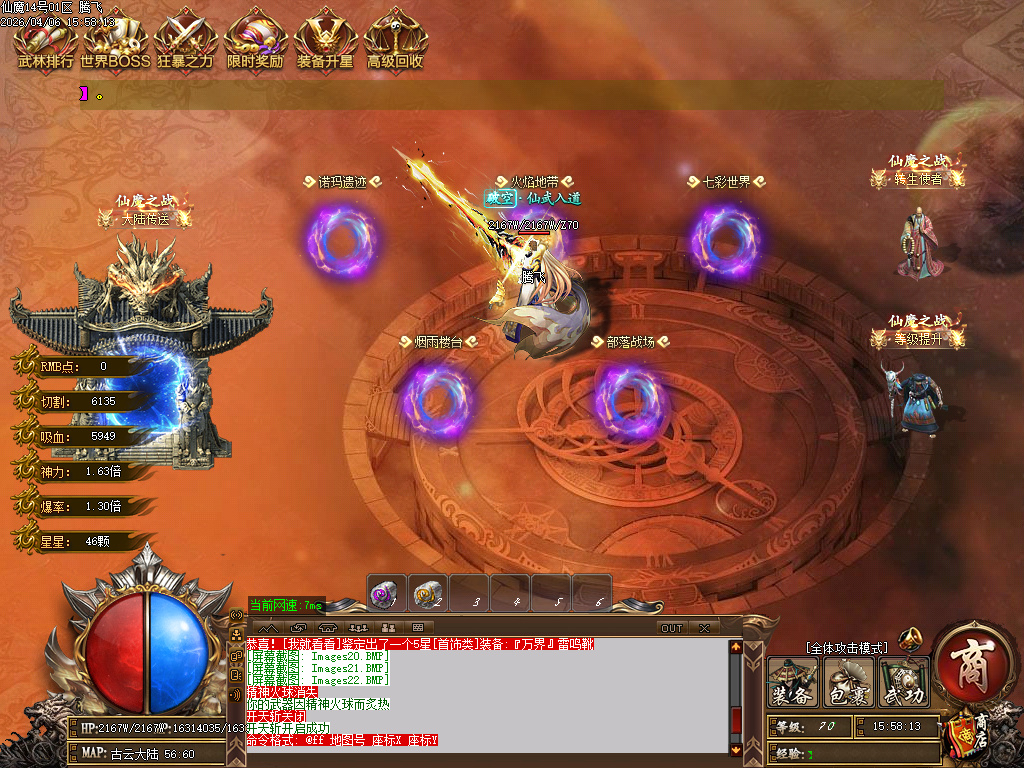Click the golden bell icon

click(910, 638)
